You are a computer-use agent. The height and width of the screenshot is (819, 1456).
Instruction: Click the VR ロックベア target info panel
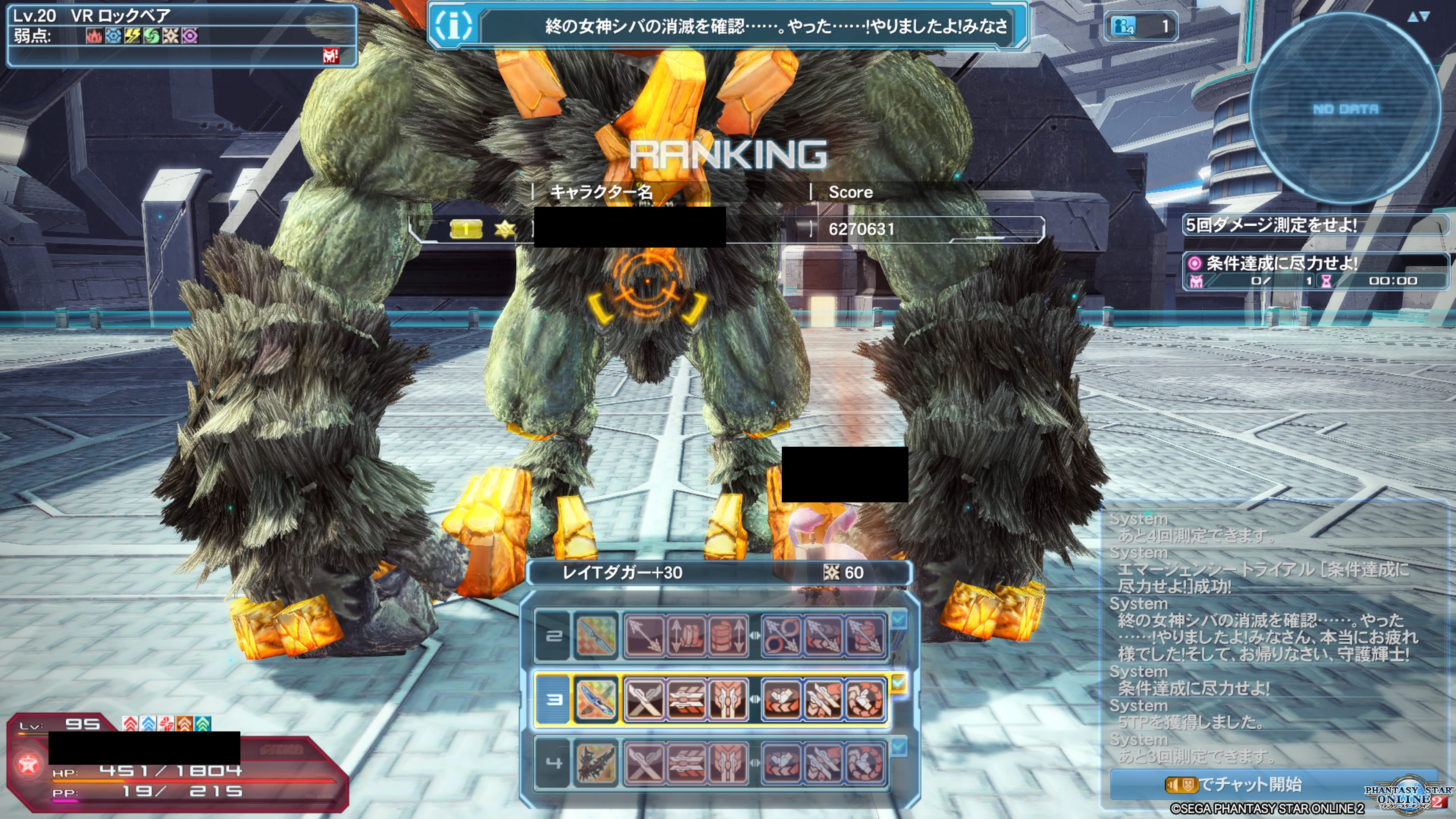[181, 34]
